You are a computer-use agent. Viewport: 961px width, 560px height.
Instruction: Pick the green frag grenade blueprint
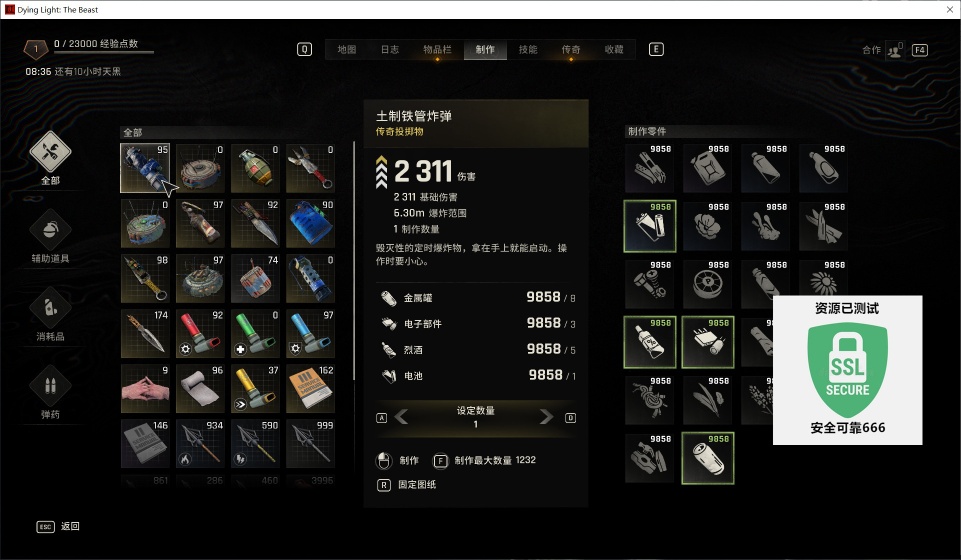pos(255,168)
